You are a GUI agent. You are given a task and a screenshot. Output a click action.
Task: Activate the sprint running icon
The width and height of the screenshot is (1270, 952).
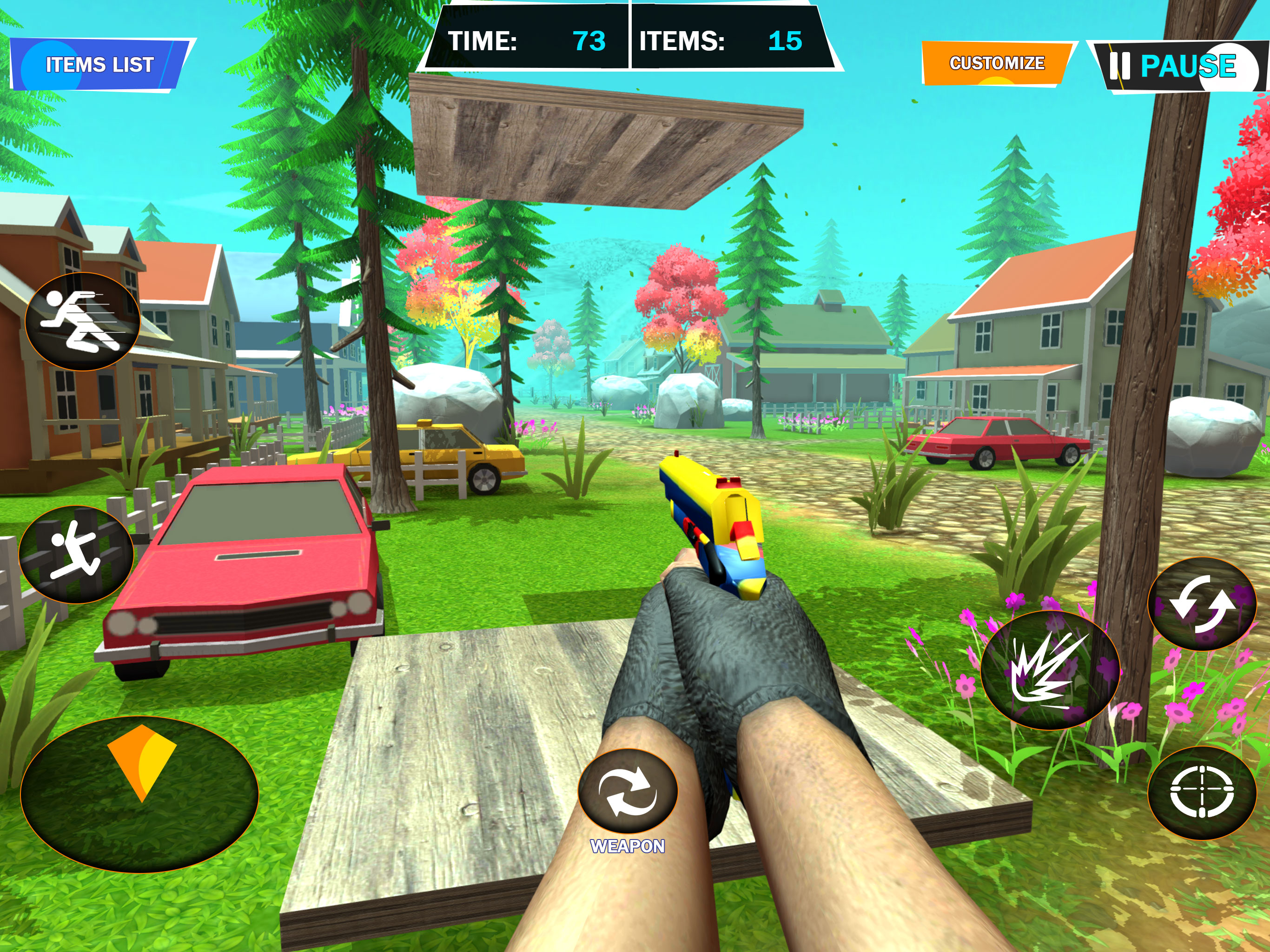point(82,321)
